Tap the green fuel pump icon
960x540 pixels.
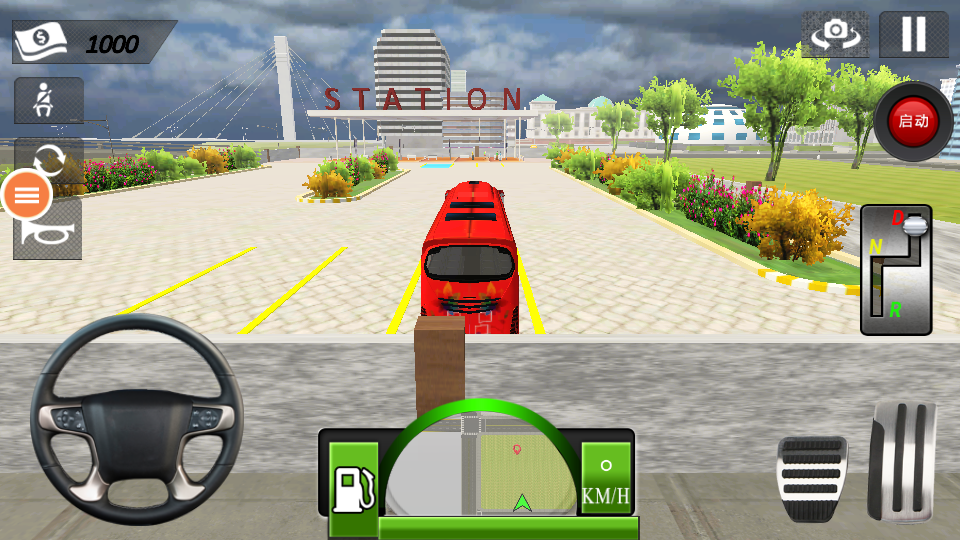tap(354, 487)
